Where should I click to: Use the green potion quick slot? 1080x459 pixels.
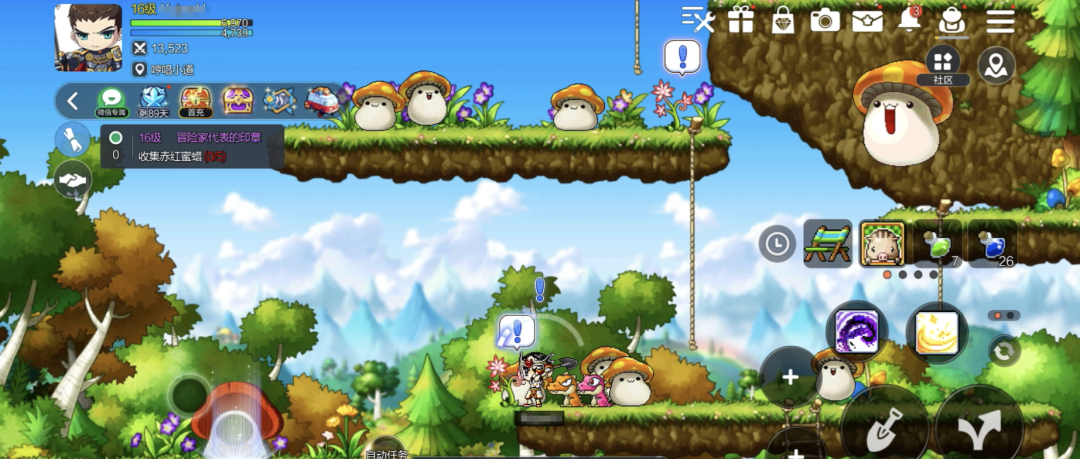click(937, 244)
